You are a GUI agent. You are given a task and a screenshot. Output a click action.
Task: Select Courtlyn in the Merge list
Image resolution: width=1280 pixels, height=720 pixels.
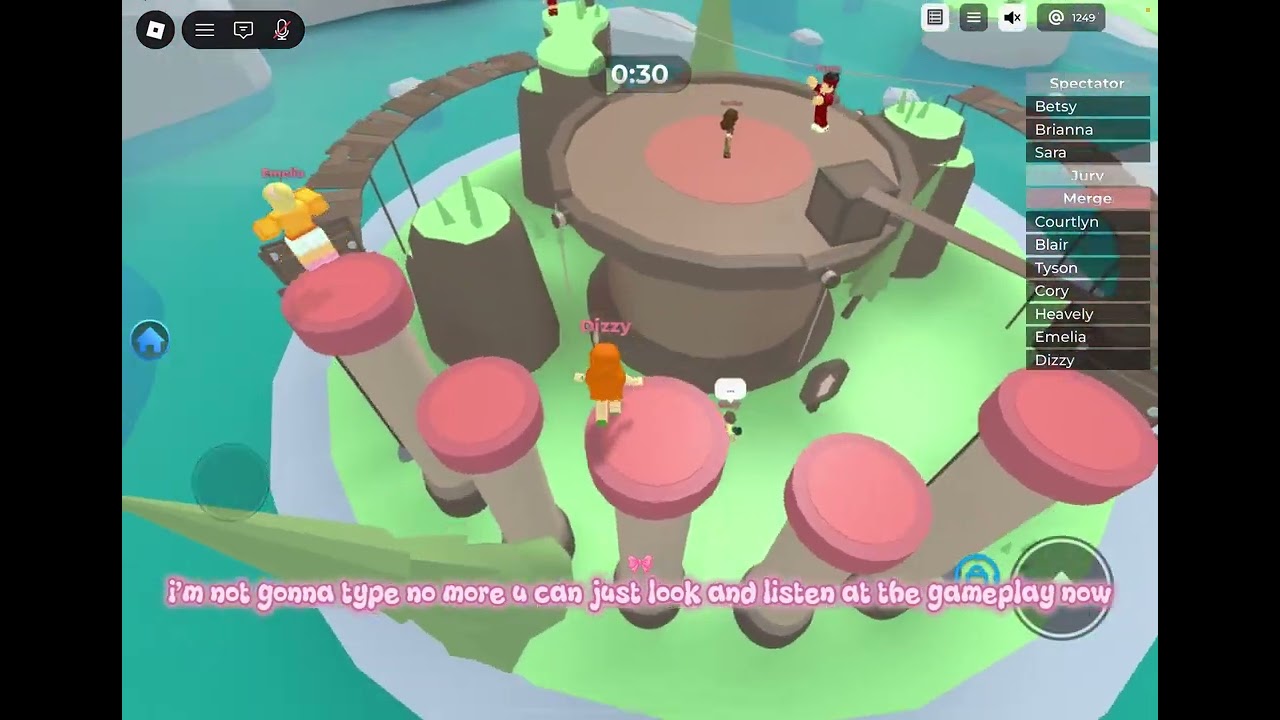1087,221
